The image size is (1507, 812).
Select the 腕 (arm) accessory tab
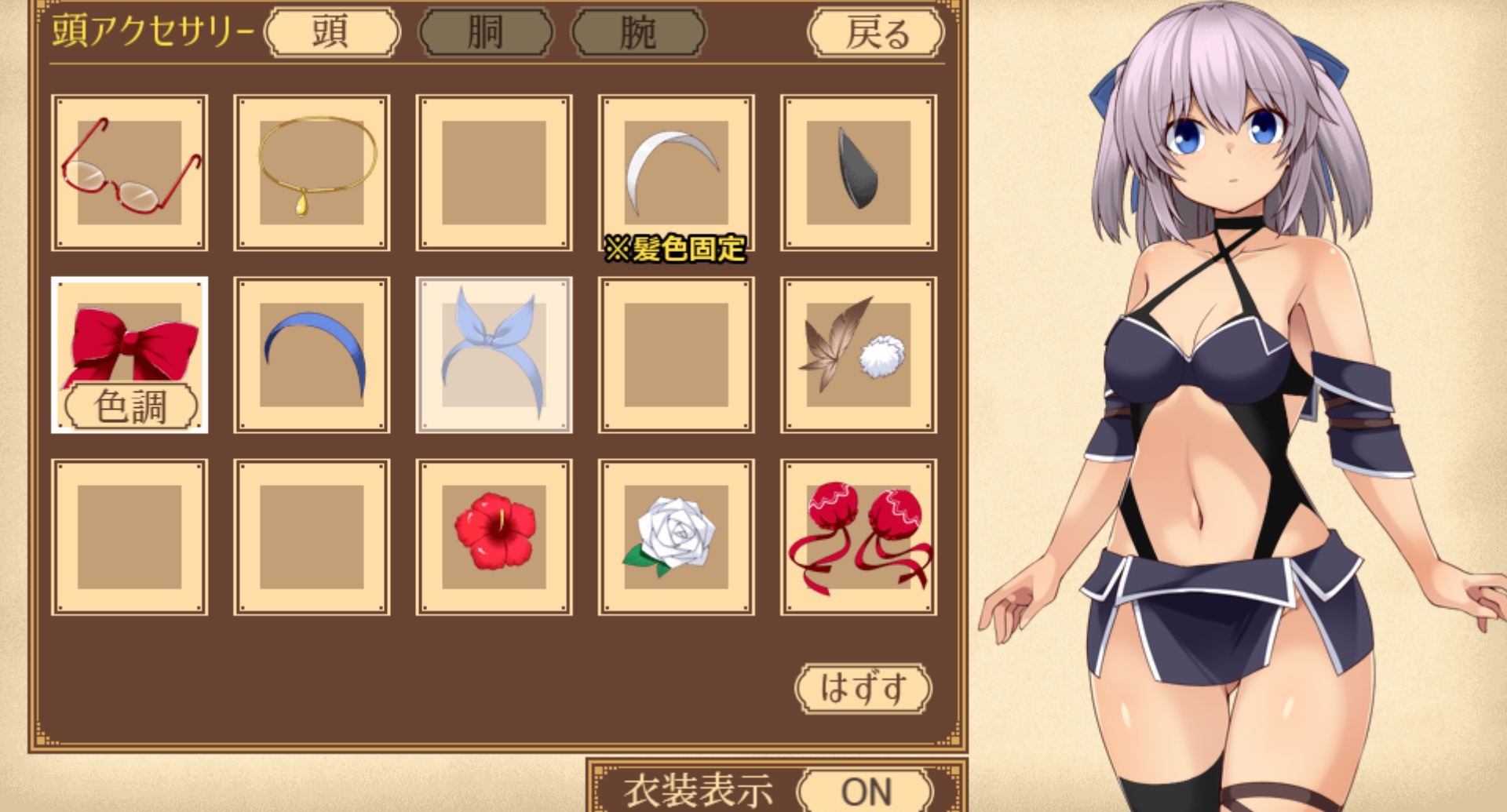(638, 33)
